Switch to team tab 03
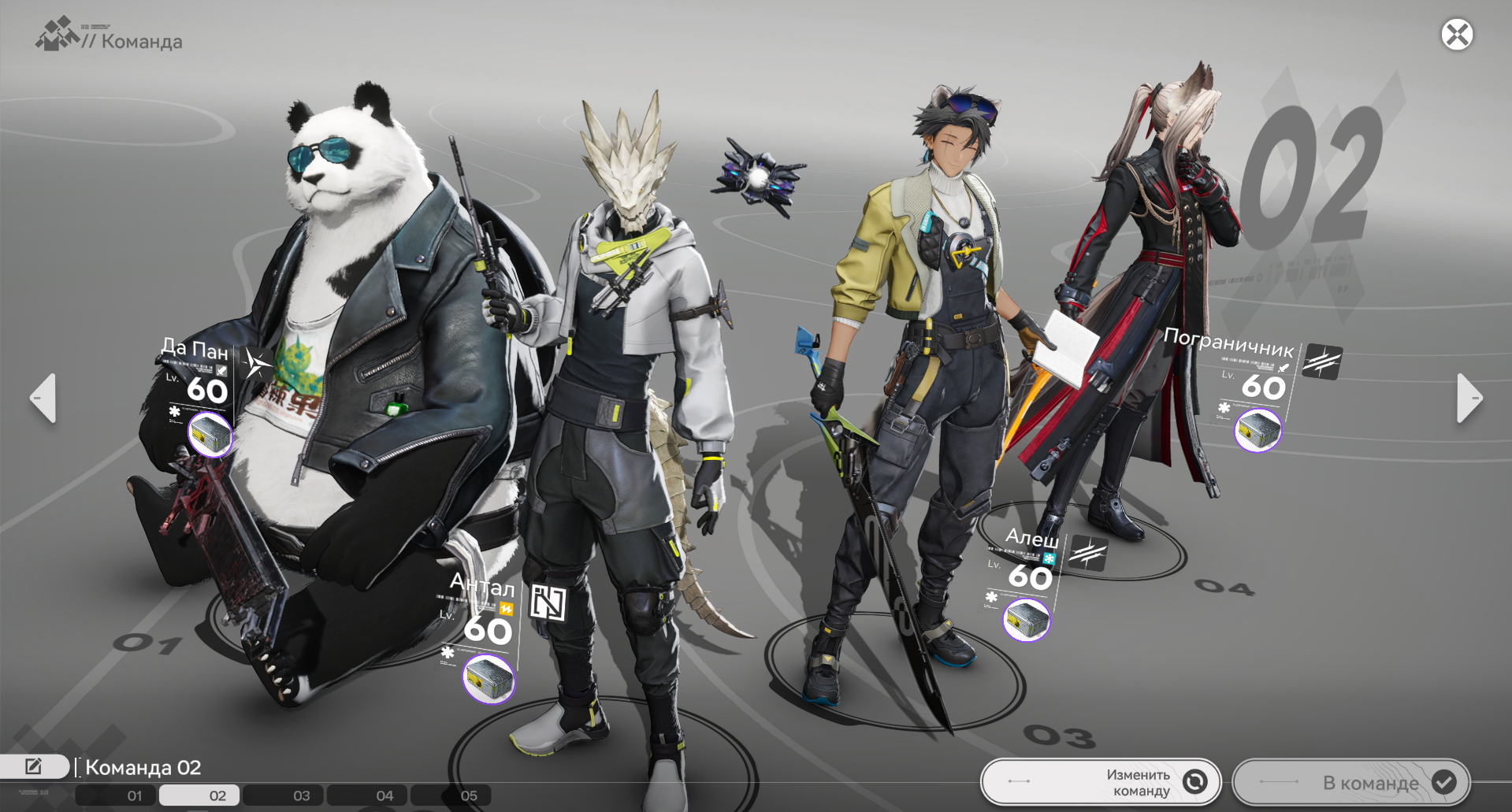Image resolution: width=1512 pixels, height=812 pixels. click(x=301, y=795)
